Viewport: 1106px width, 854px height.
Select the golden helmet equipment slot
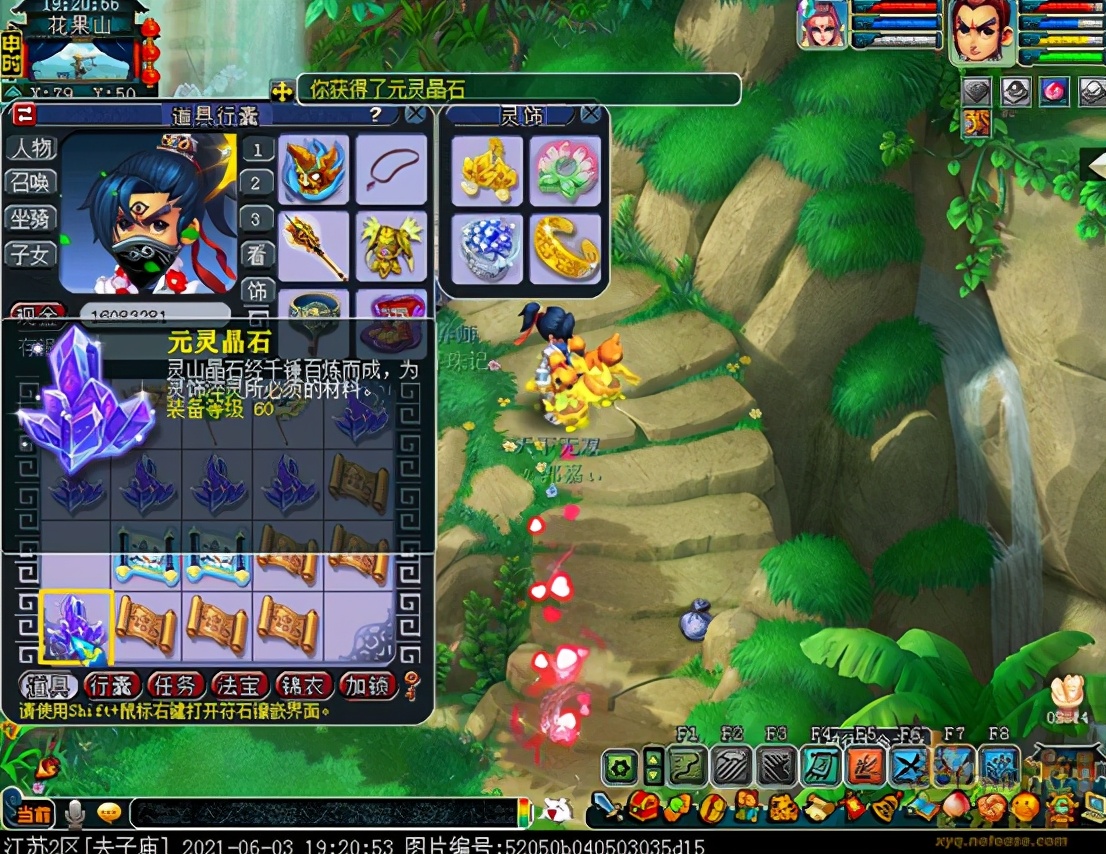click(x=313, y=169)
